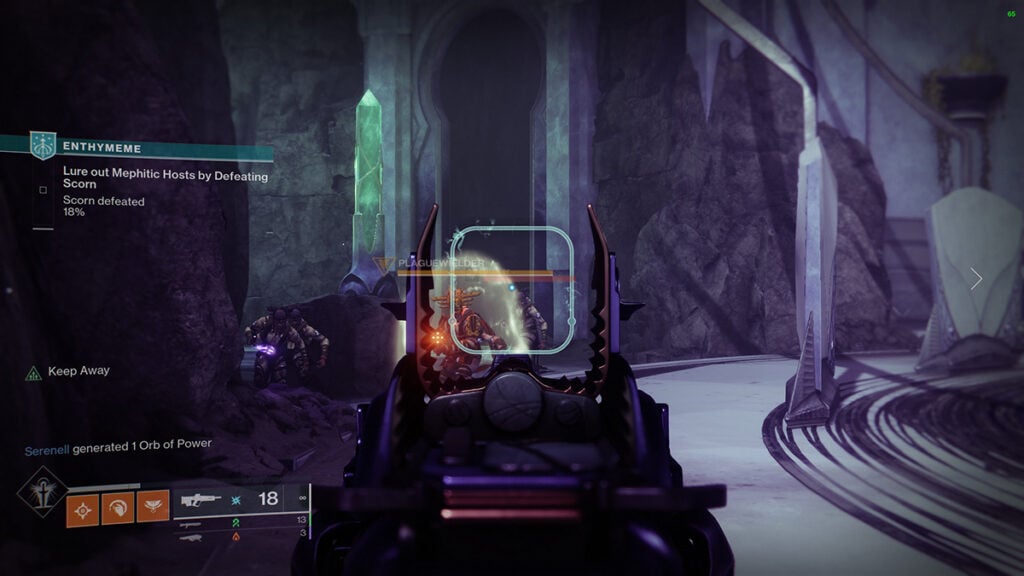The image size is (1024, 576).
Task: Switch to the green-ammo special weapon
Action: [190, 522]
